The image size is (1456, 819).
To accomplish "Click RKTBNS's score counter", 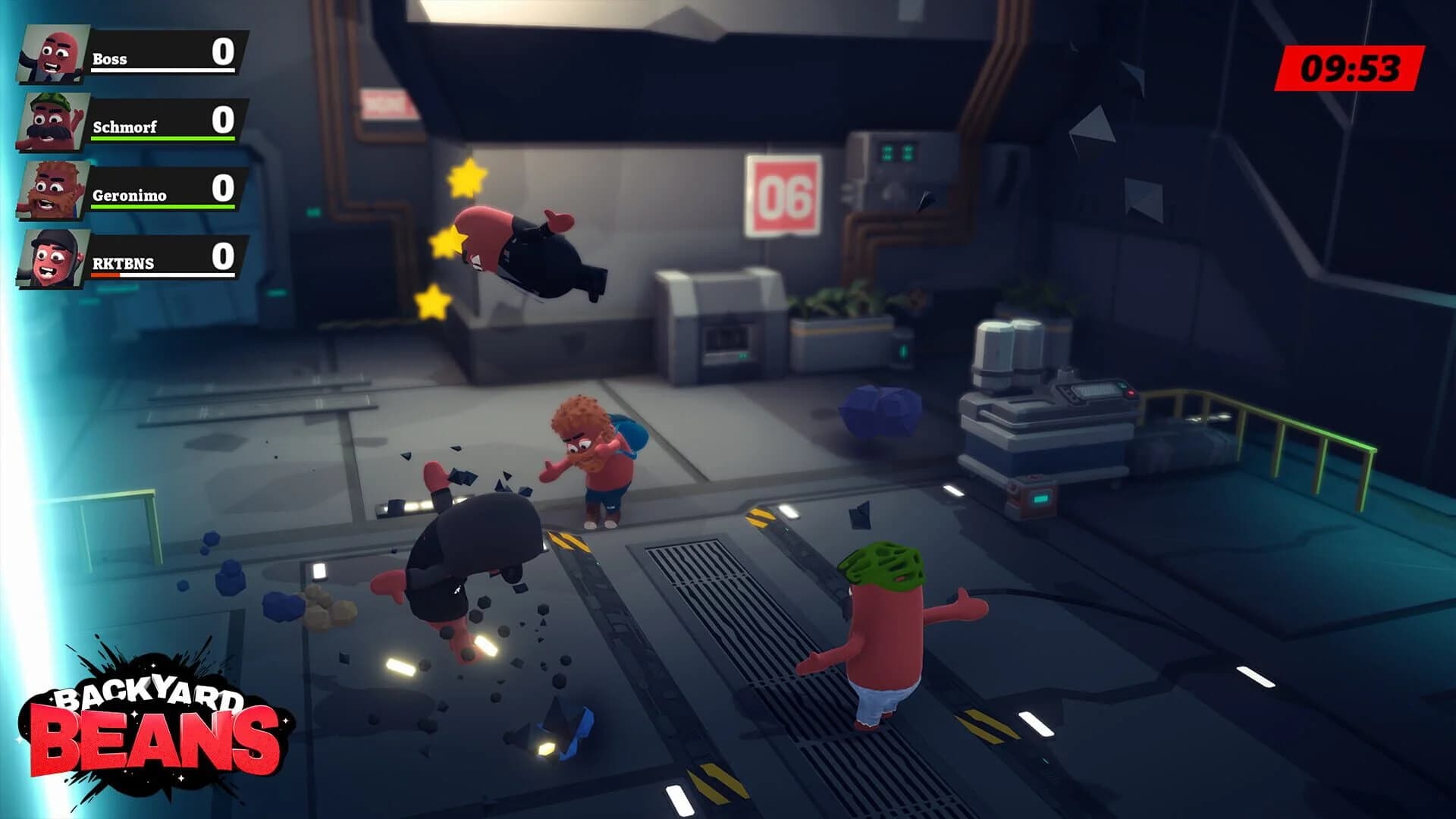I will point(222,257).
